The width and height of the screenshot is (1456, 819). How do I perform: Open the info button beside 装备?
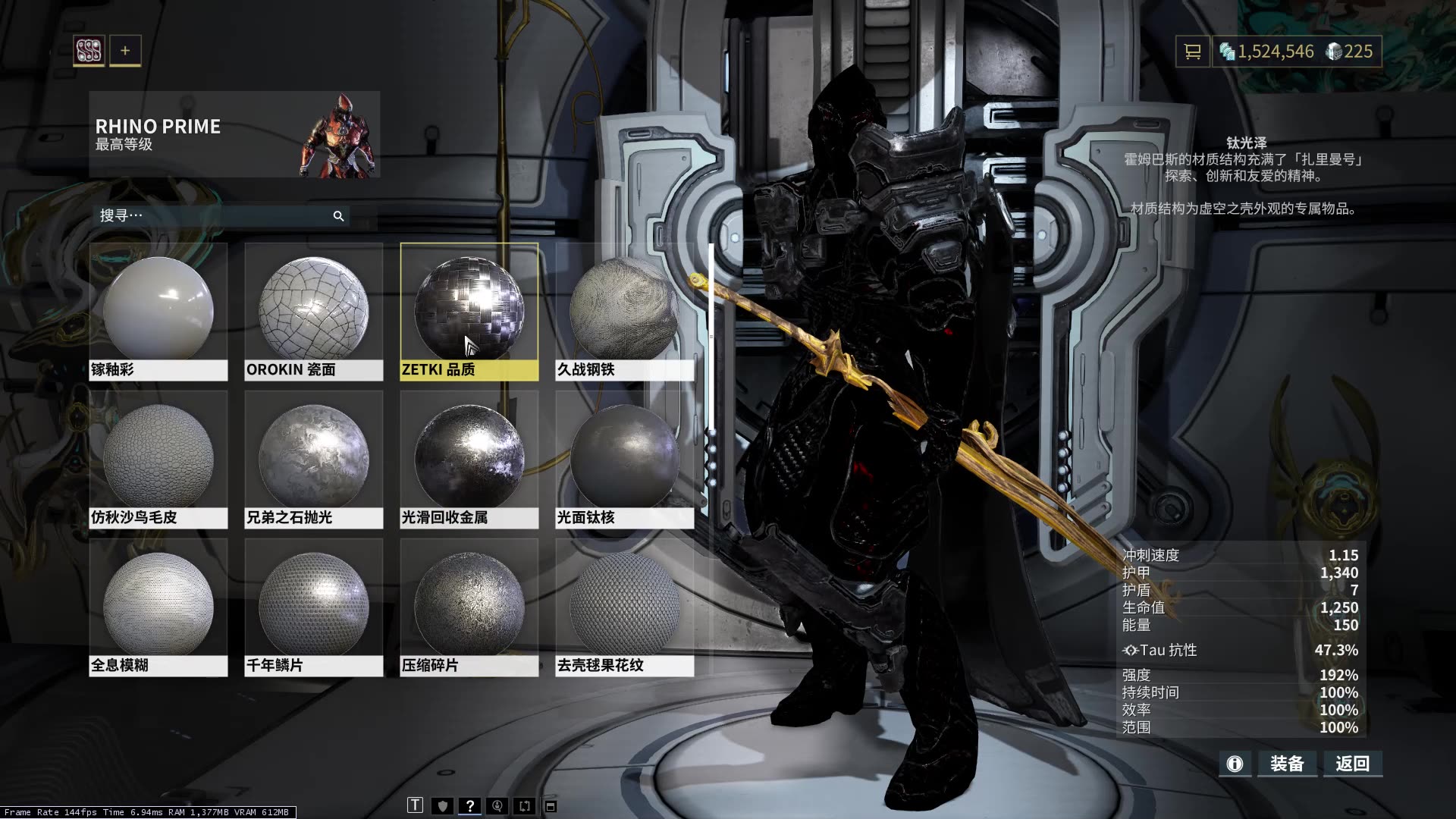click(x=1235, y=764)
